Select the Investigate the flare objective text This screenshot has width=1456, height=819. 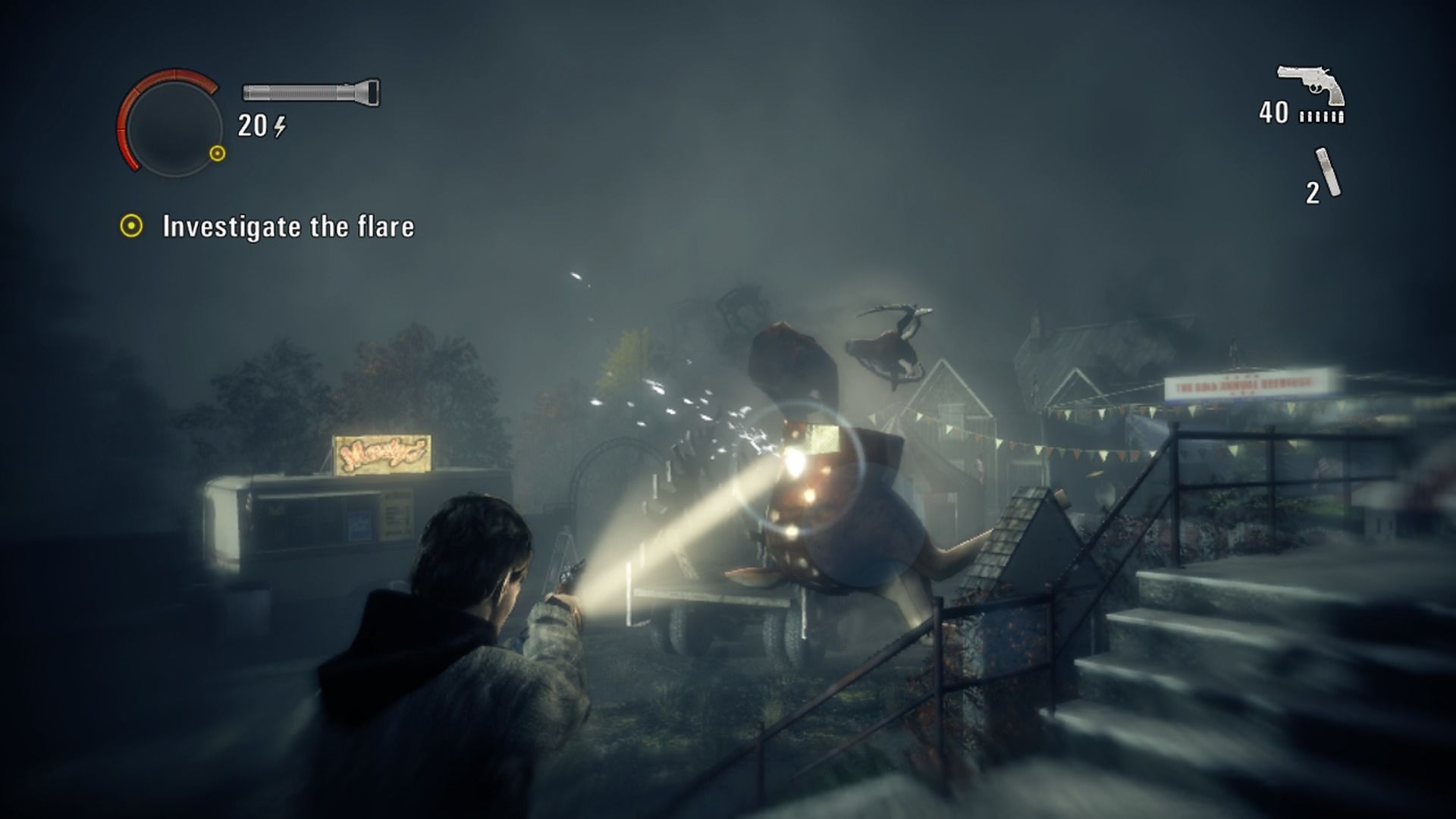pos(288,225)
